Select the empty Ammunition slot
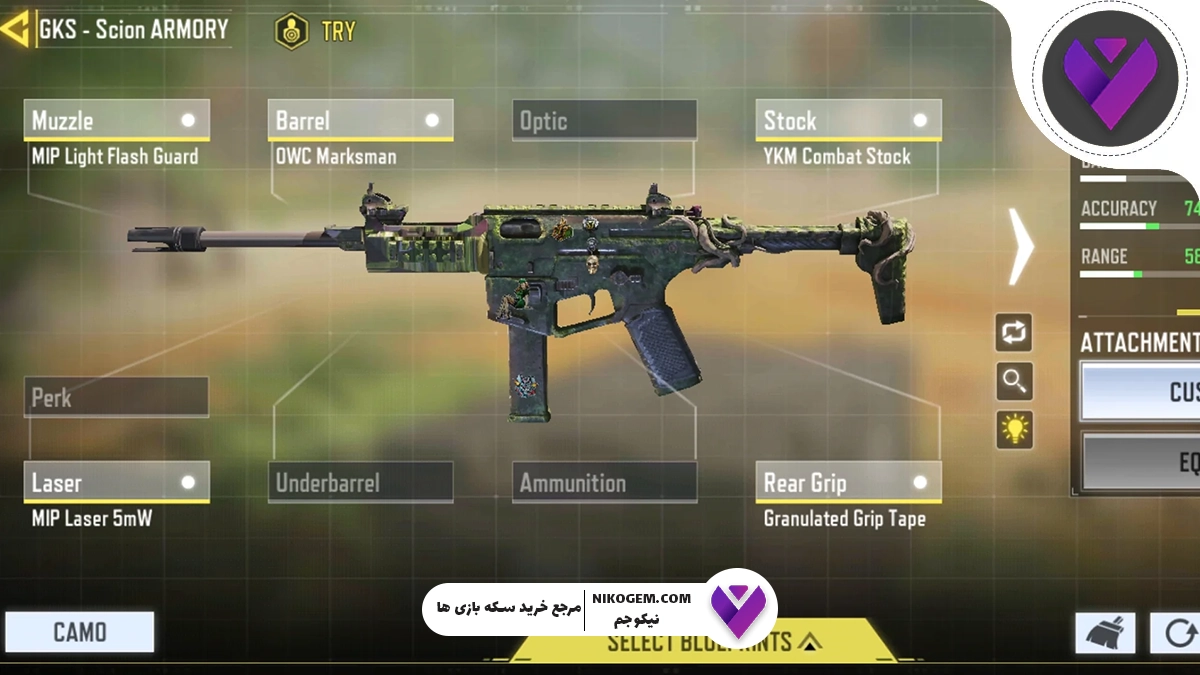Viewport: 1200px width, 675px height. (604, 483)
